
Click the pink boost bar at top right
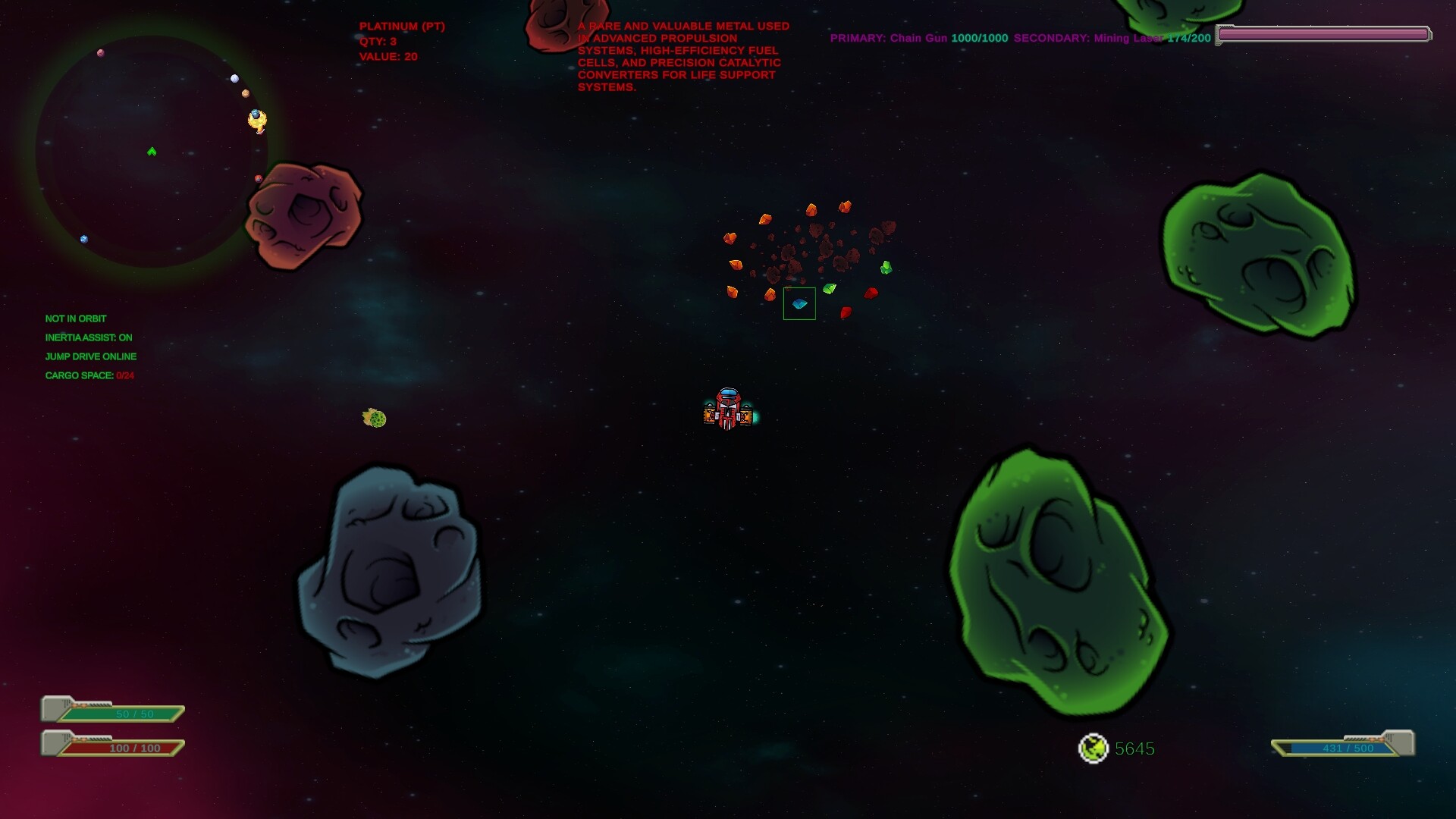[x=1323, y=33]
